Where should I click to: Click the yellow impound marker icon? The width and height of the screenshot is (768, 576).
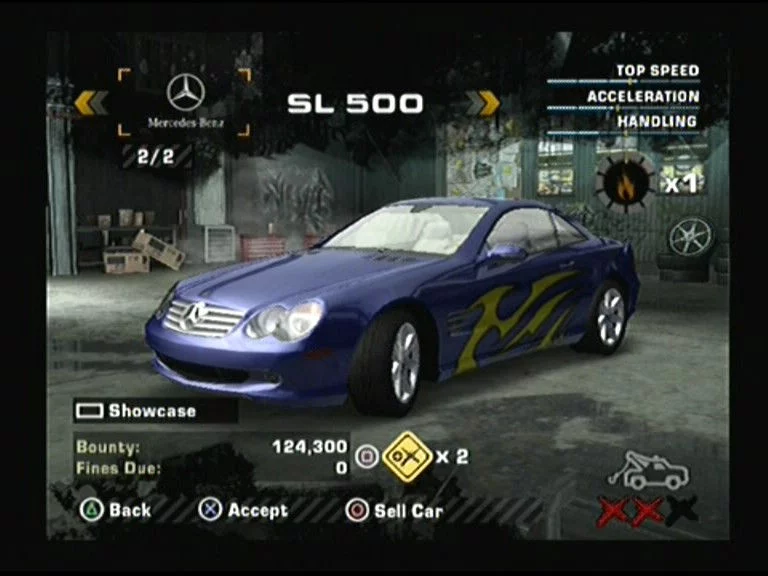pyautogui.click(x=406, y=456)
